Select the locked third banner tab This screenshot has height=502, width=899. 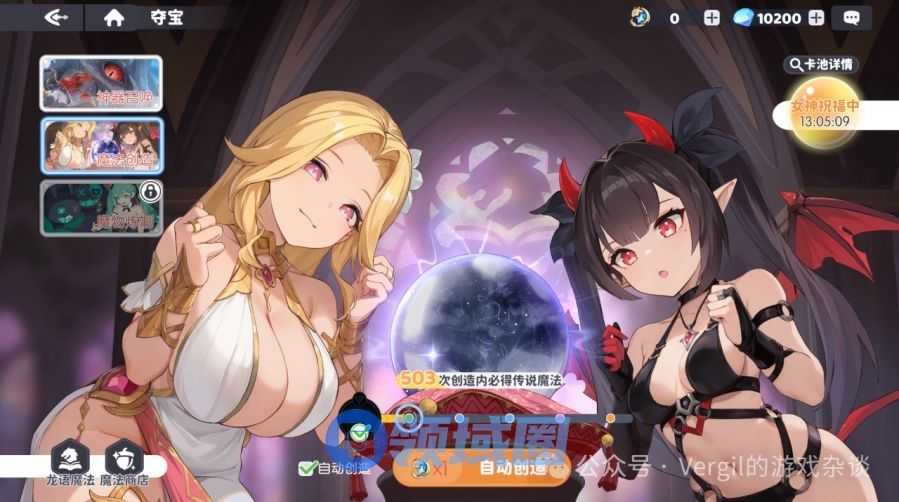tap(101, 207)
